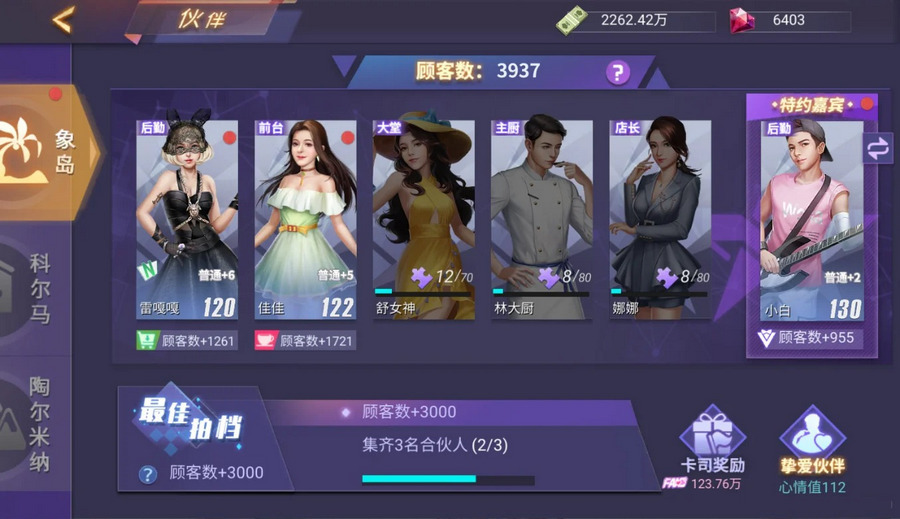Swap the special guest with arrows button
Viewport: 900px width, 519px height.
coord(878,148)
